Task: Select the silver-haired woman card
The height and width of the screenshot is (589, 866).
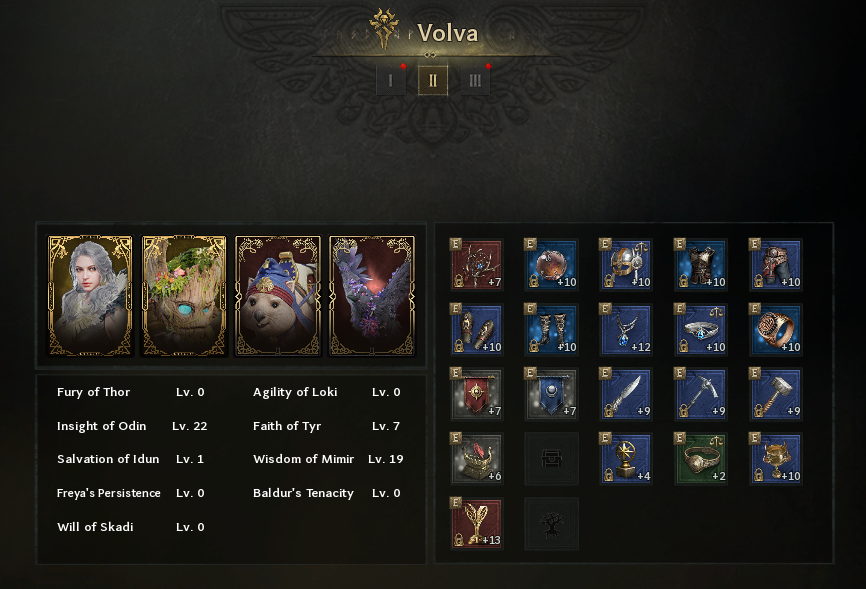Action: (x=90, y=296)
